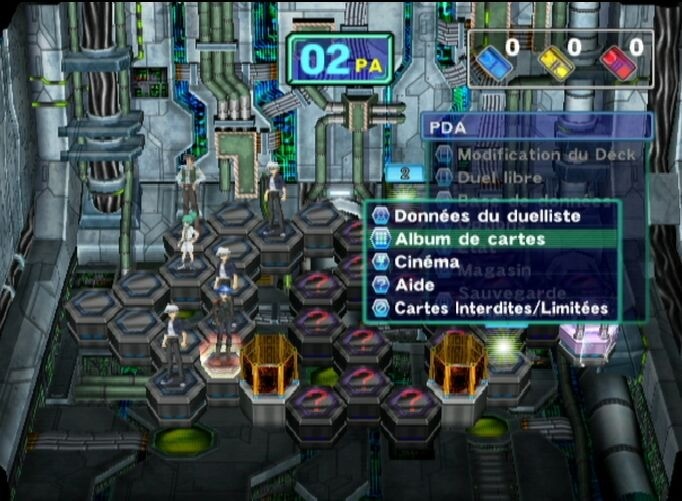The height and width of the screenshot is (501, 682).
Task: Open Données du duelliste entry
Action: click(x=486, y=216)
